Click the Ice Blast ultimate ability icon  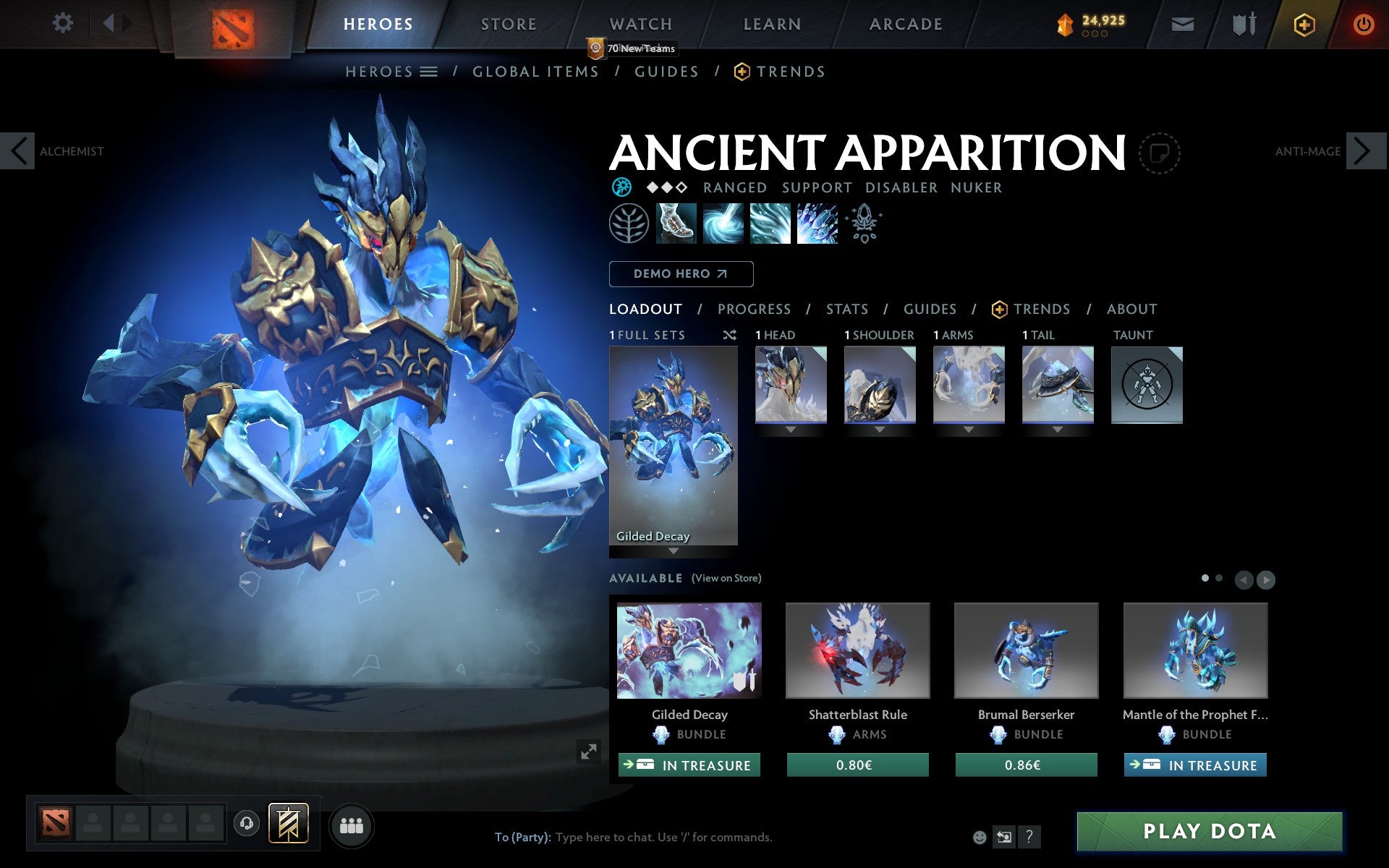(x=817, y=224)
